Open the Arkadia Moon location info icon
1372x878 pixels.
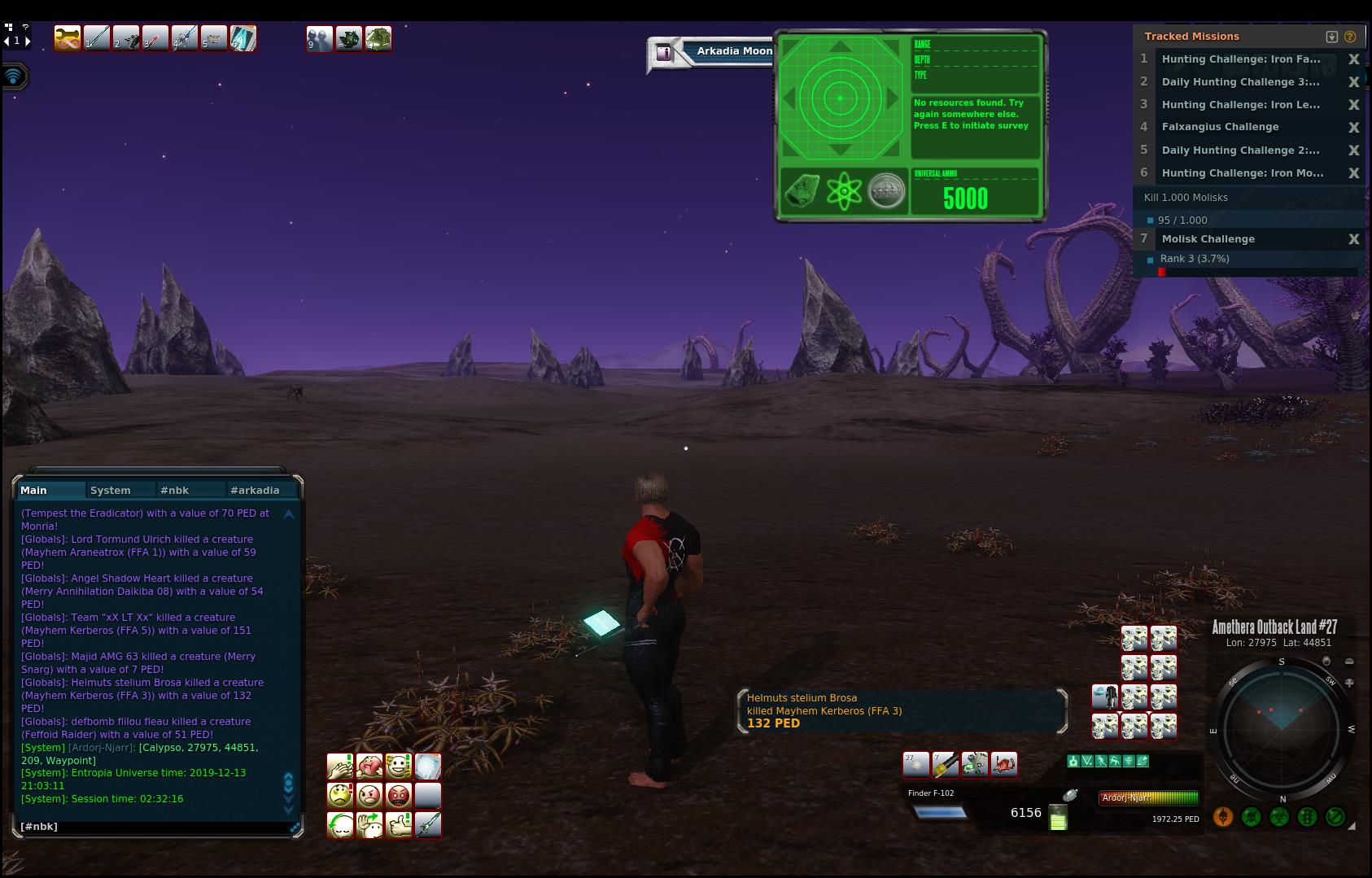664,53
